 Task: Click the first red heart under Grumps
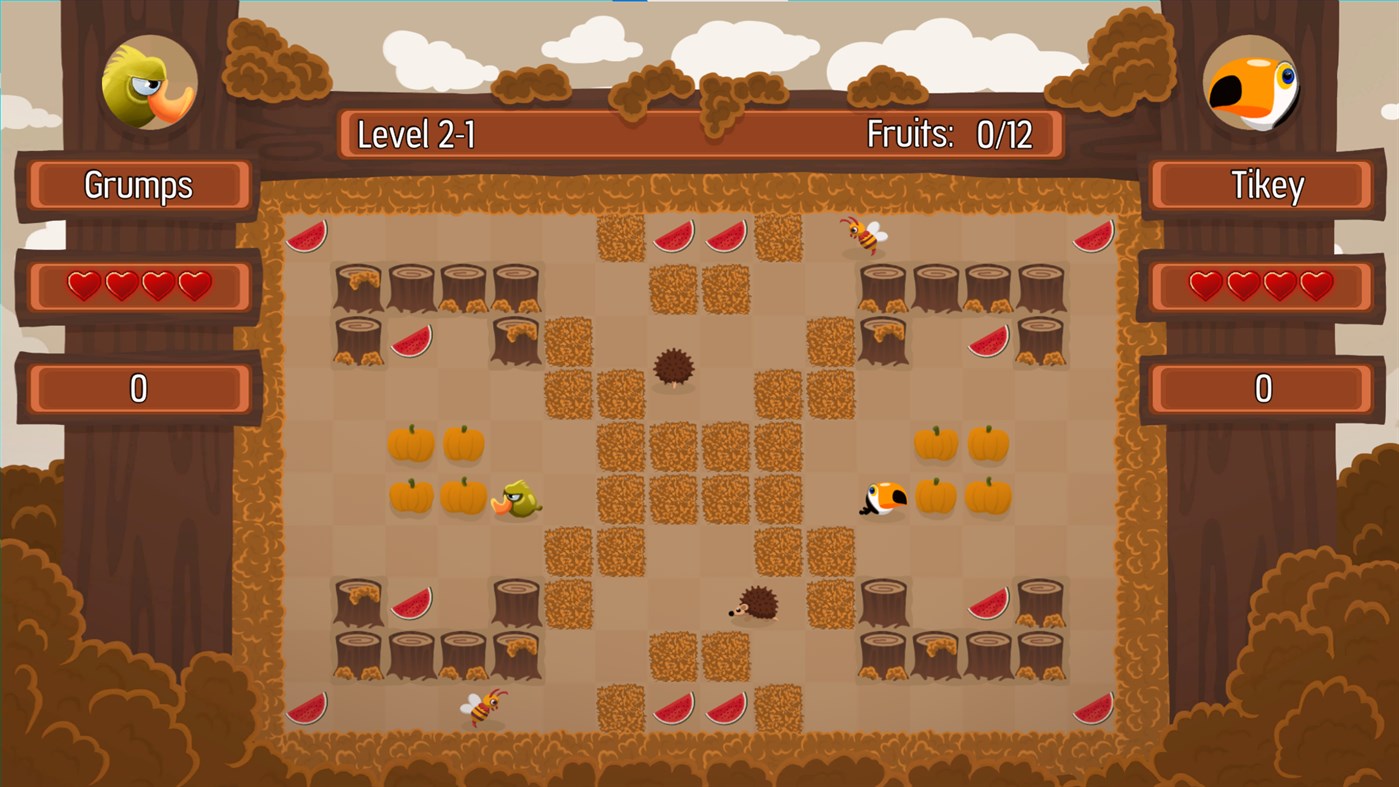pos(82,284)
